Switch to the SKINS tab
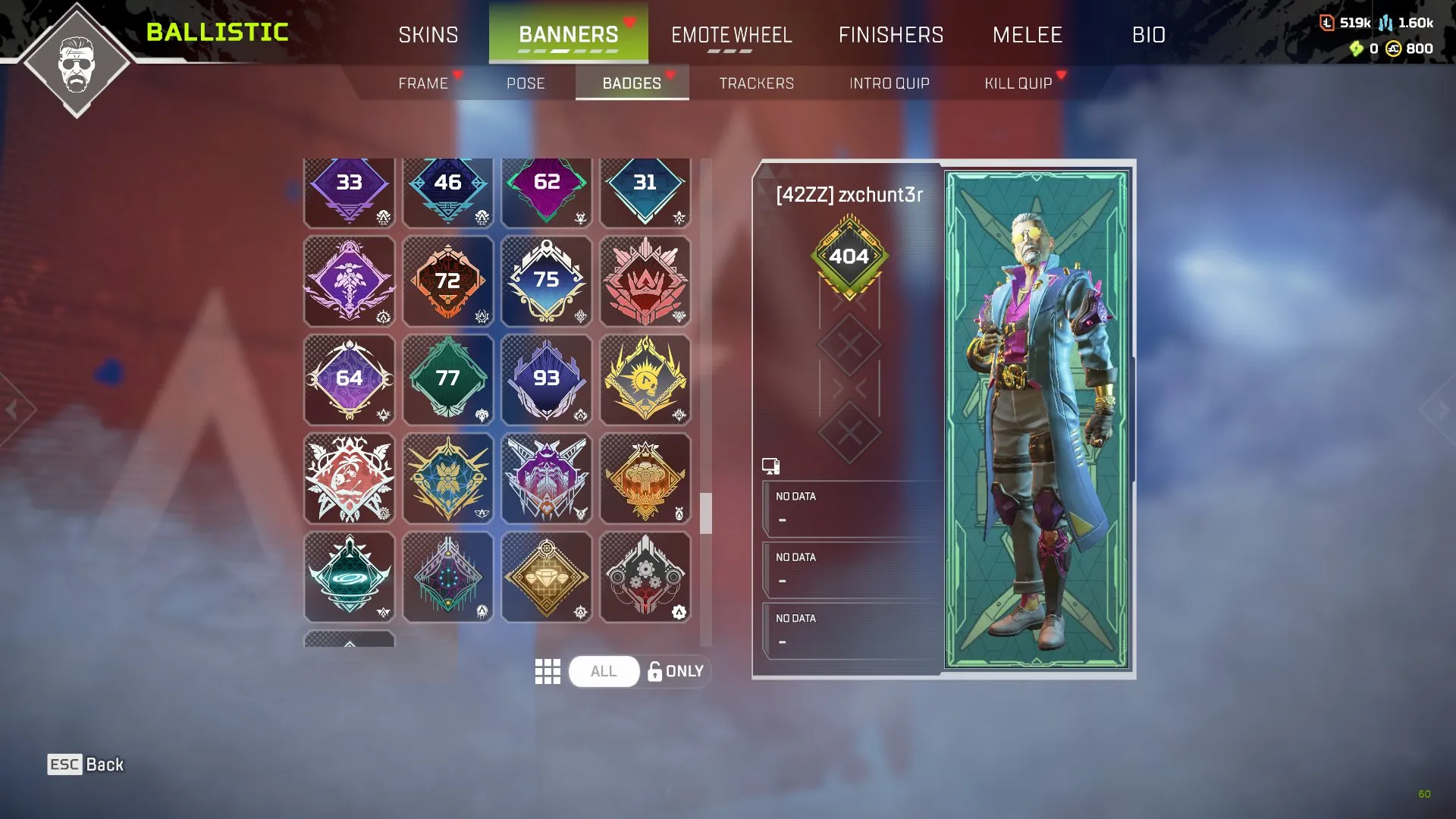The width and height of the screenshot is (1456, 819). coord(428,34)
